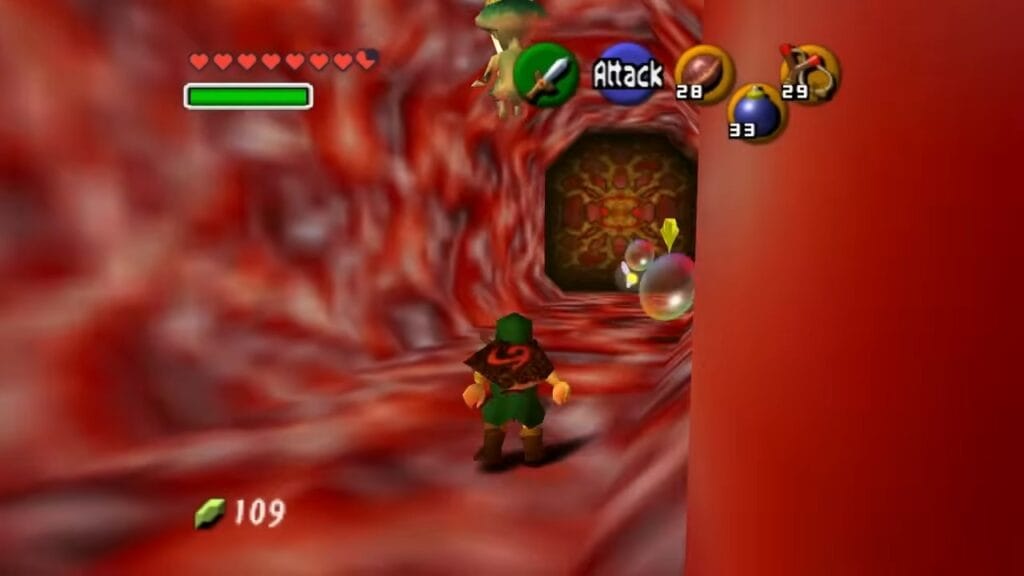Equip the slingshot item icon
The height and width of the screenshot is (576, 1024).
(810, 72)
